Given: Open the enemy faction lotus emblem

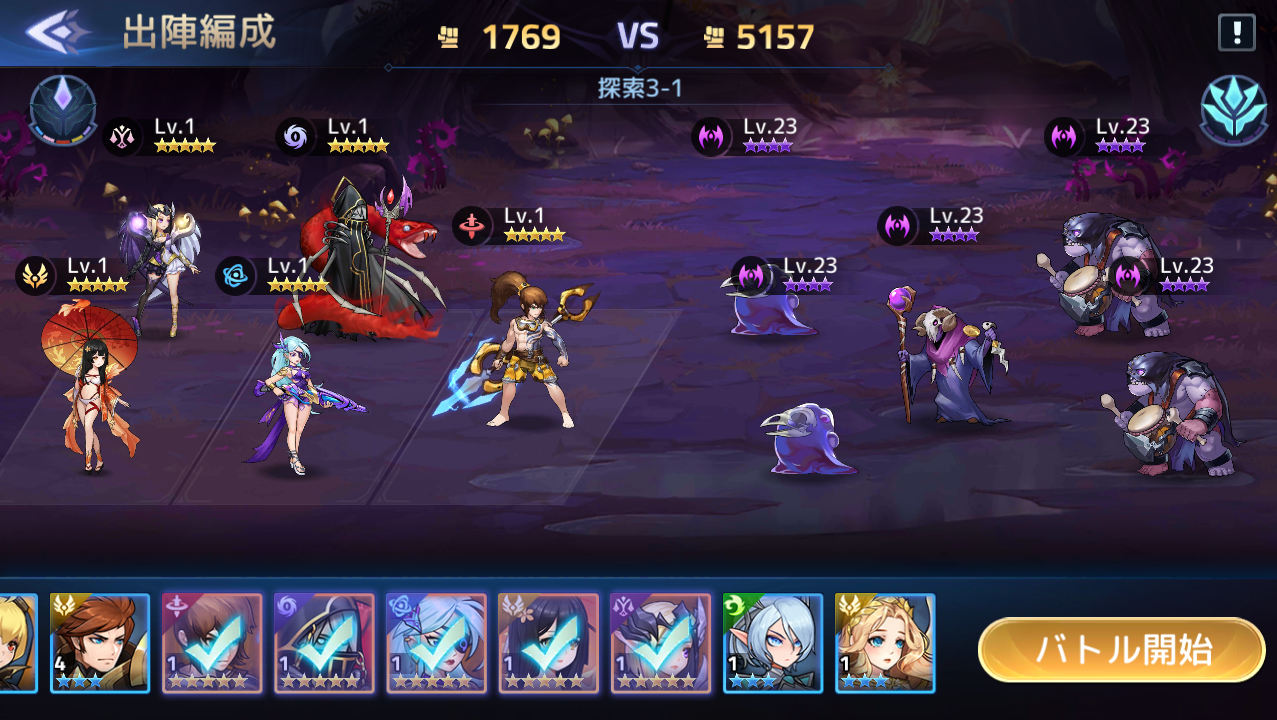Looking at the screenshot, I should (1233, 109).
